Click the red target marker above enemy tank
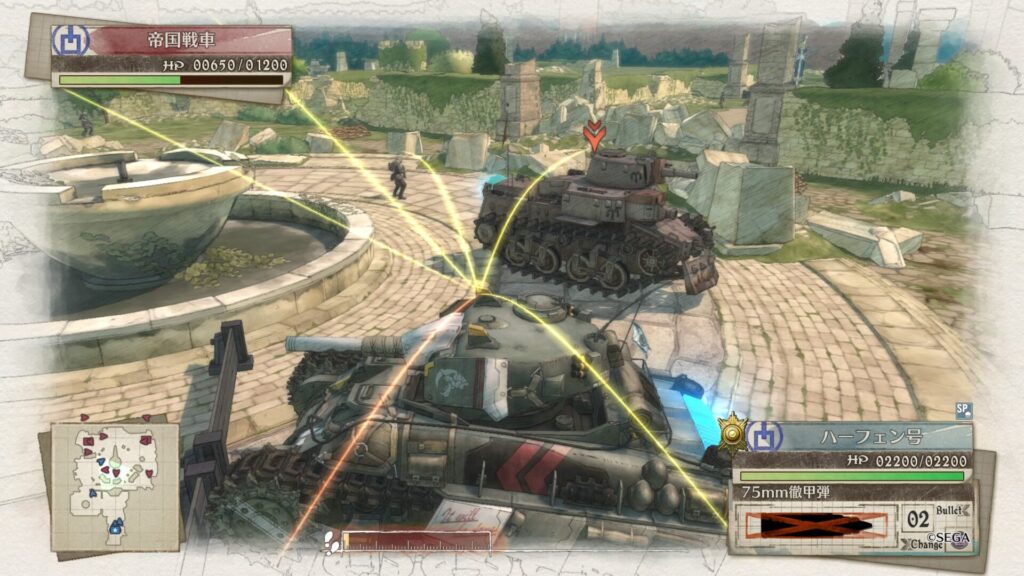Image resolution: width=1024 pixels, height=576 pixels. [596, 135]
